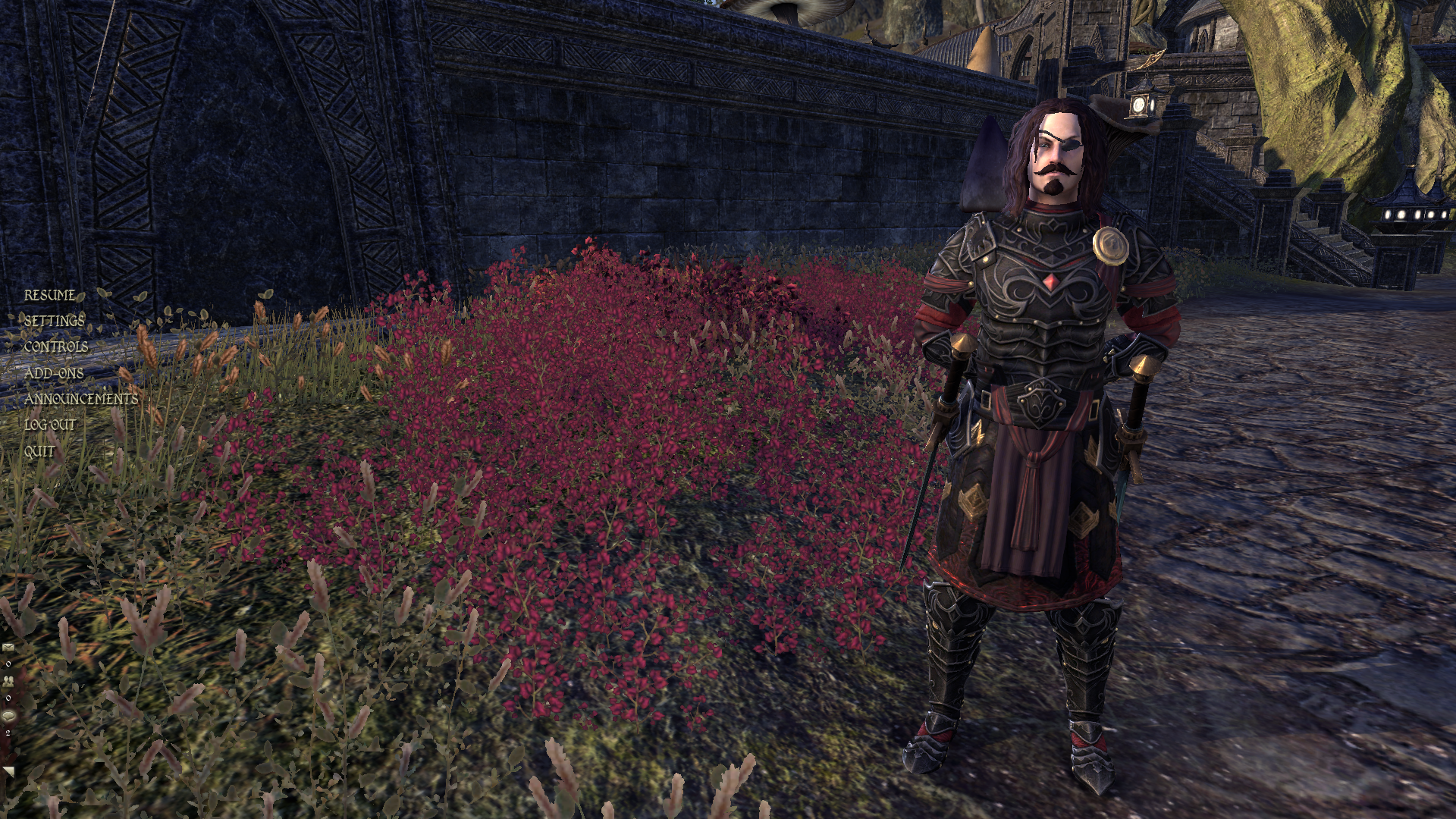Screen dimensions: 1456x819
Task: Open the mail envelope icon
Action: click(x=8, y=647)
